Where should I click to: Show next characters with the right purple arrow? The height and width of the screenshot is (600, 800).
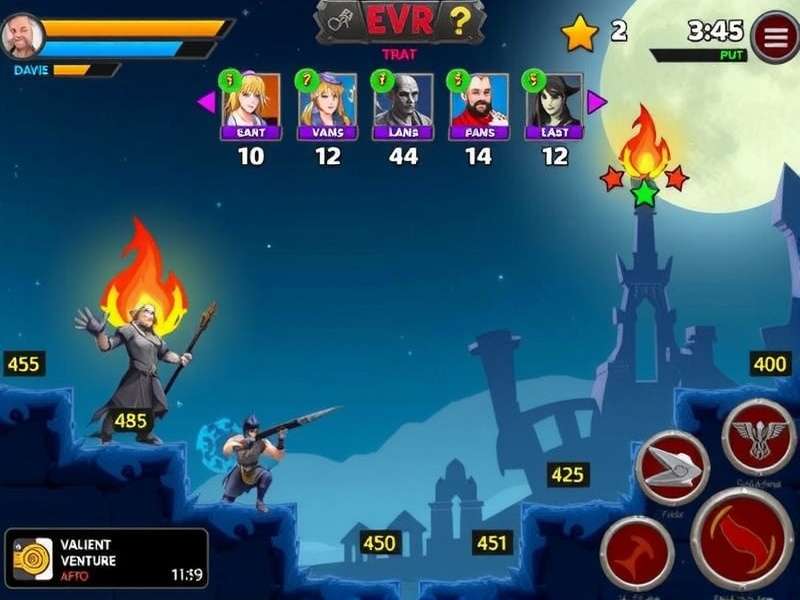click(597, 101)
